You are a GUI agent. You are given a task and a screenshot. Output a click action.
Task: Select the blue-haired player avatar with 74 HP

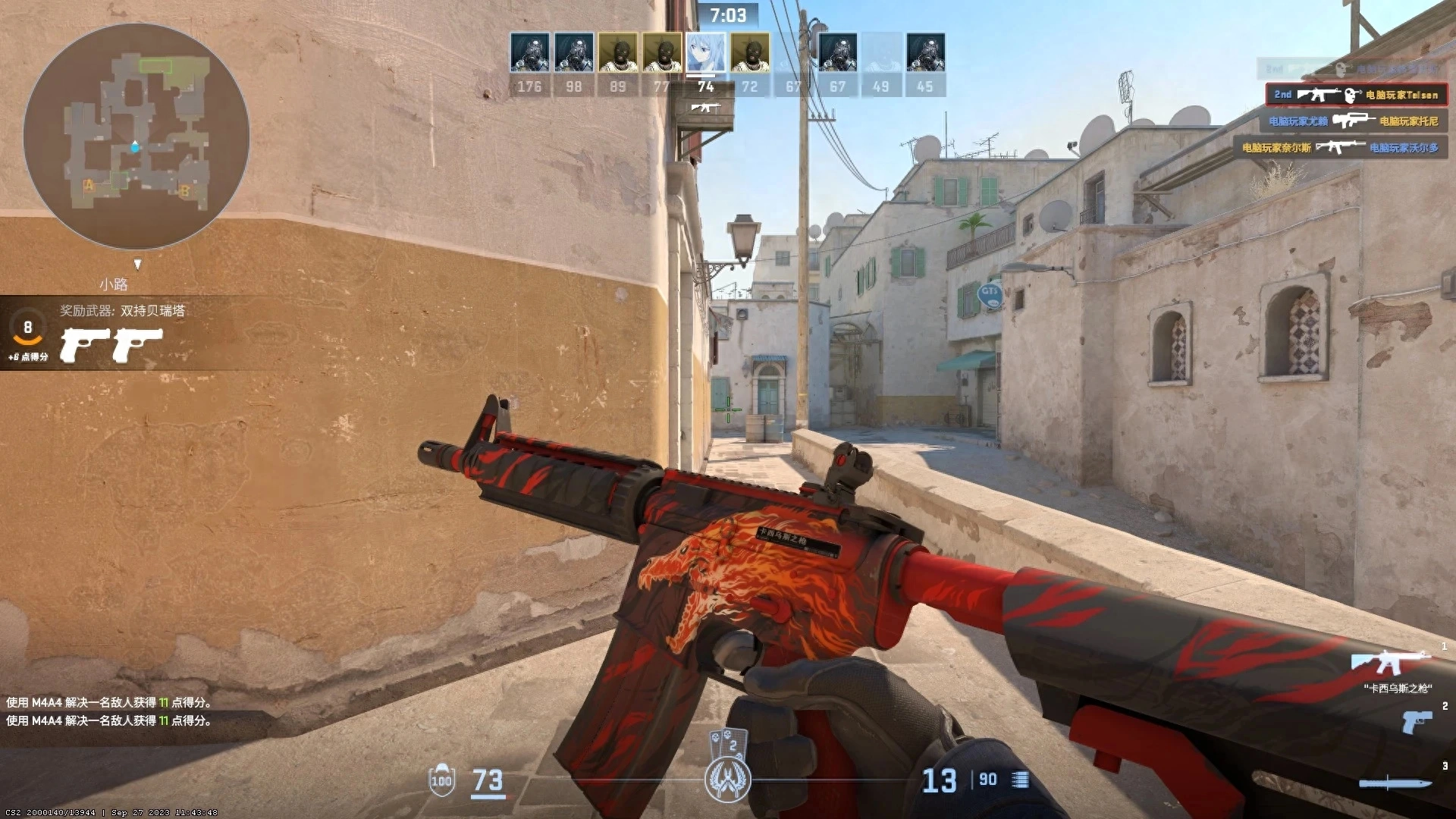click(x=706, y=52)
